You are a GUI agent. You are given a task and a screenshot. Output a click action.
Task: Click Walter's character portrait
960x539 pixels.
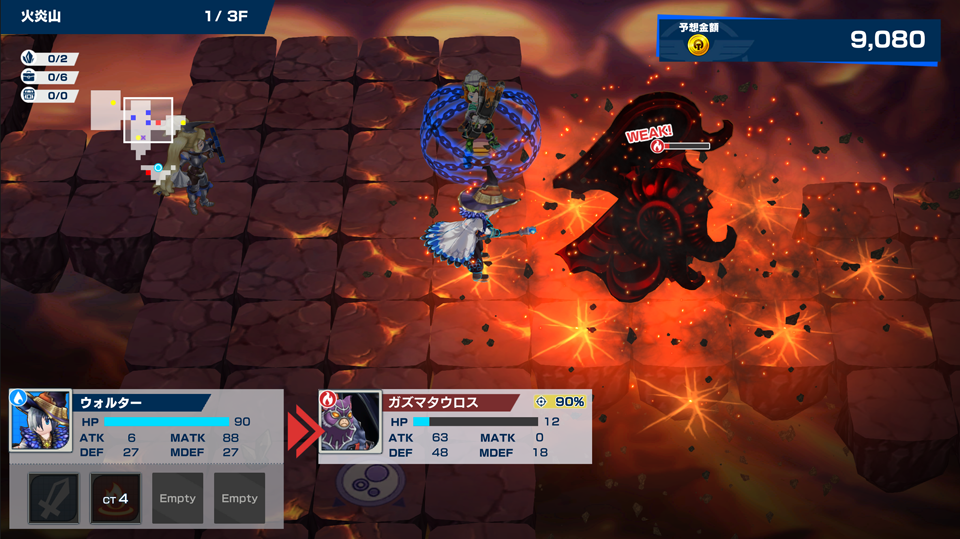point(41,421)
